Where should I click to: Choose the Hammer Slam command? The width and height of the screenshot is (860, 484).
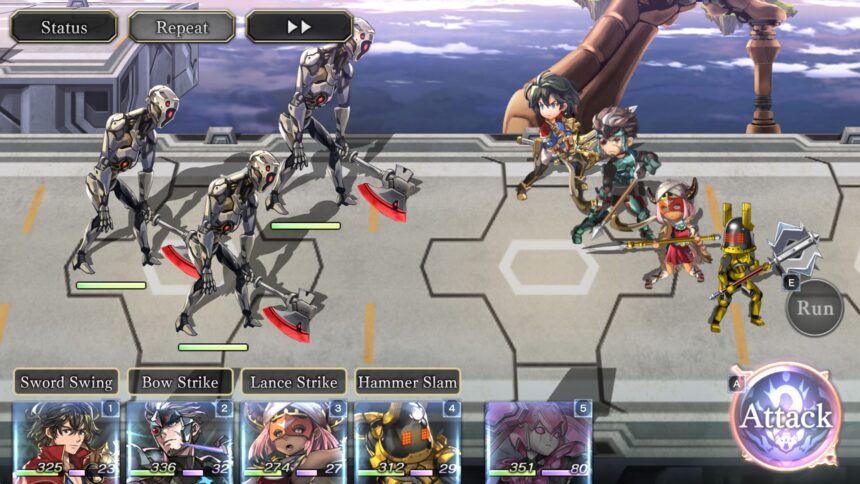(408, 382)
